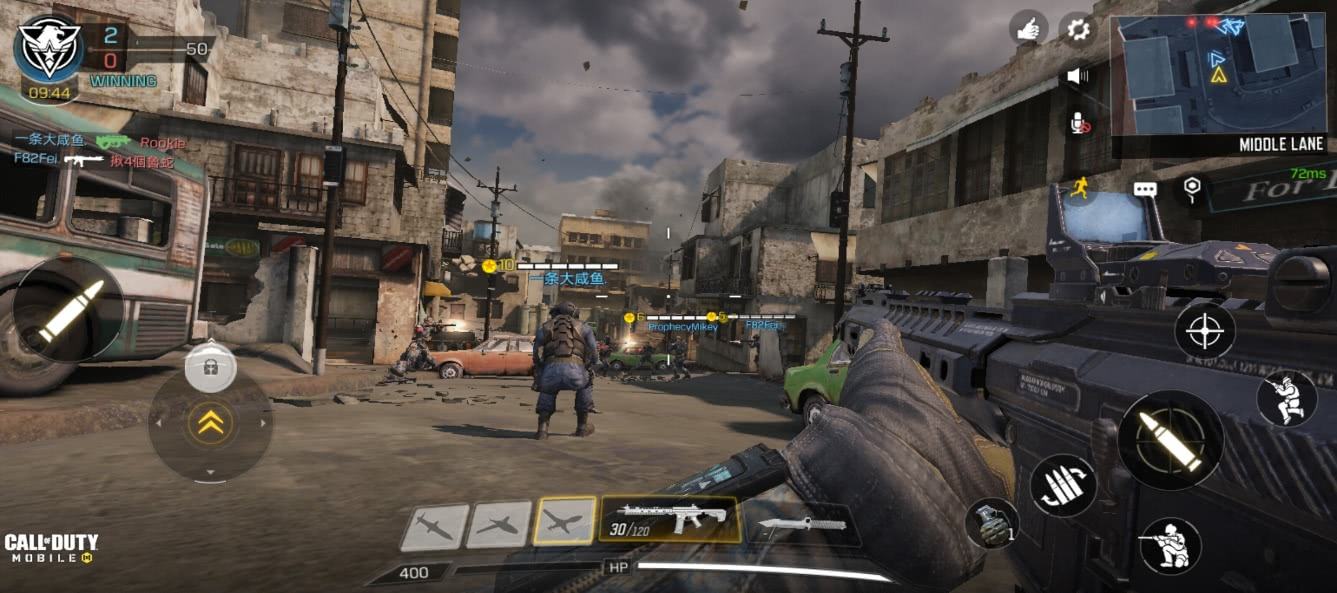The width and height of the screenshot is (1337, 593).
Task: Throw a frag grenade
Action: 992,524
